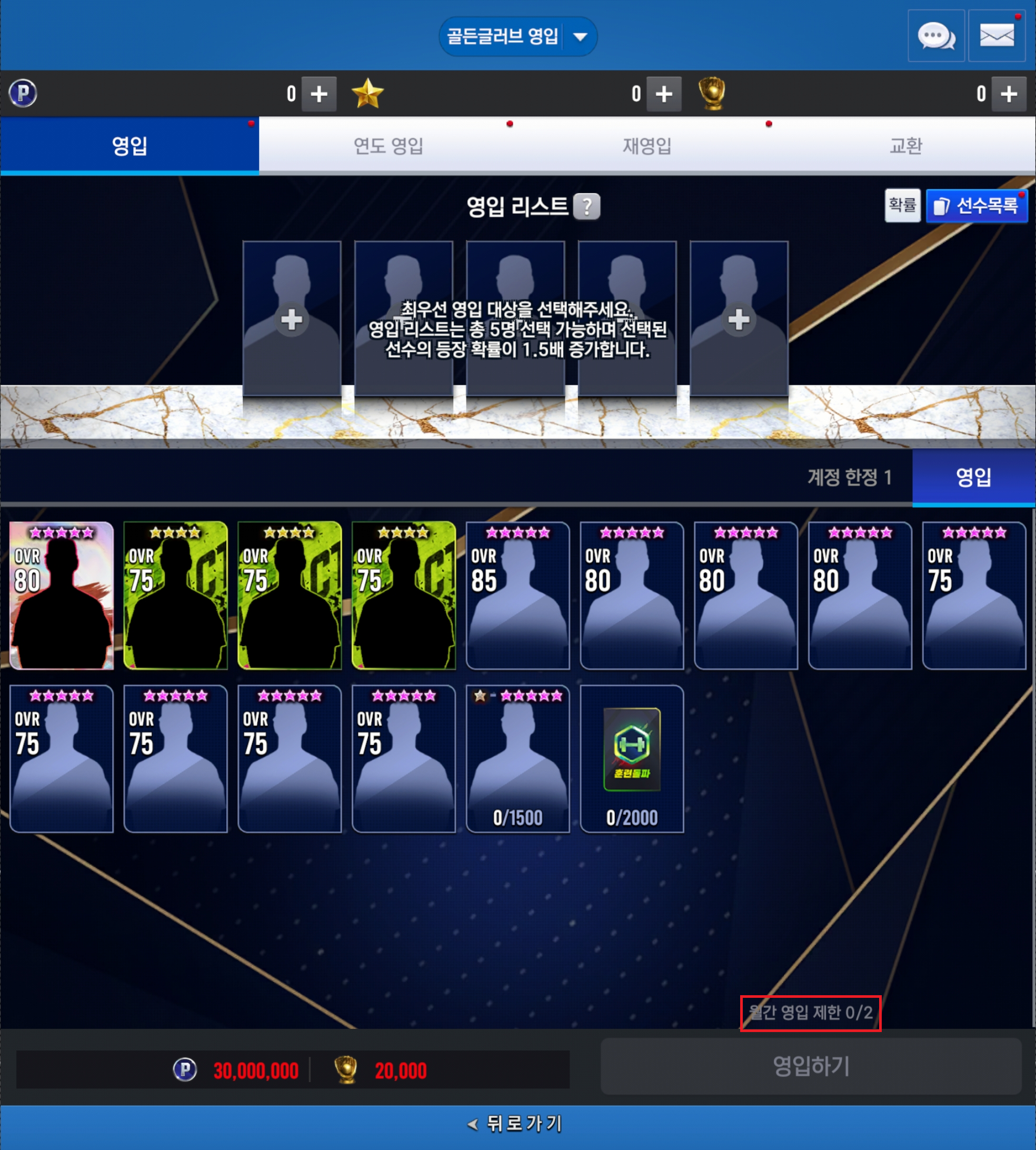1036x1150 pixels.
Task: Open the 선수목록 player list
Action: [x=977, y=205]
